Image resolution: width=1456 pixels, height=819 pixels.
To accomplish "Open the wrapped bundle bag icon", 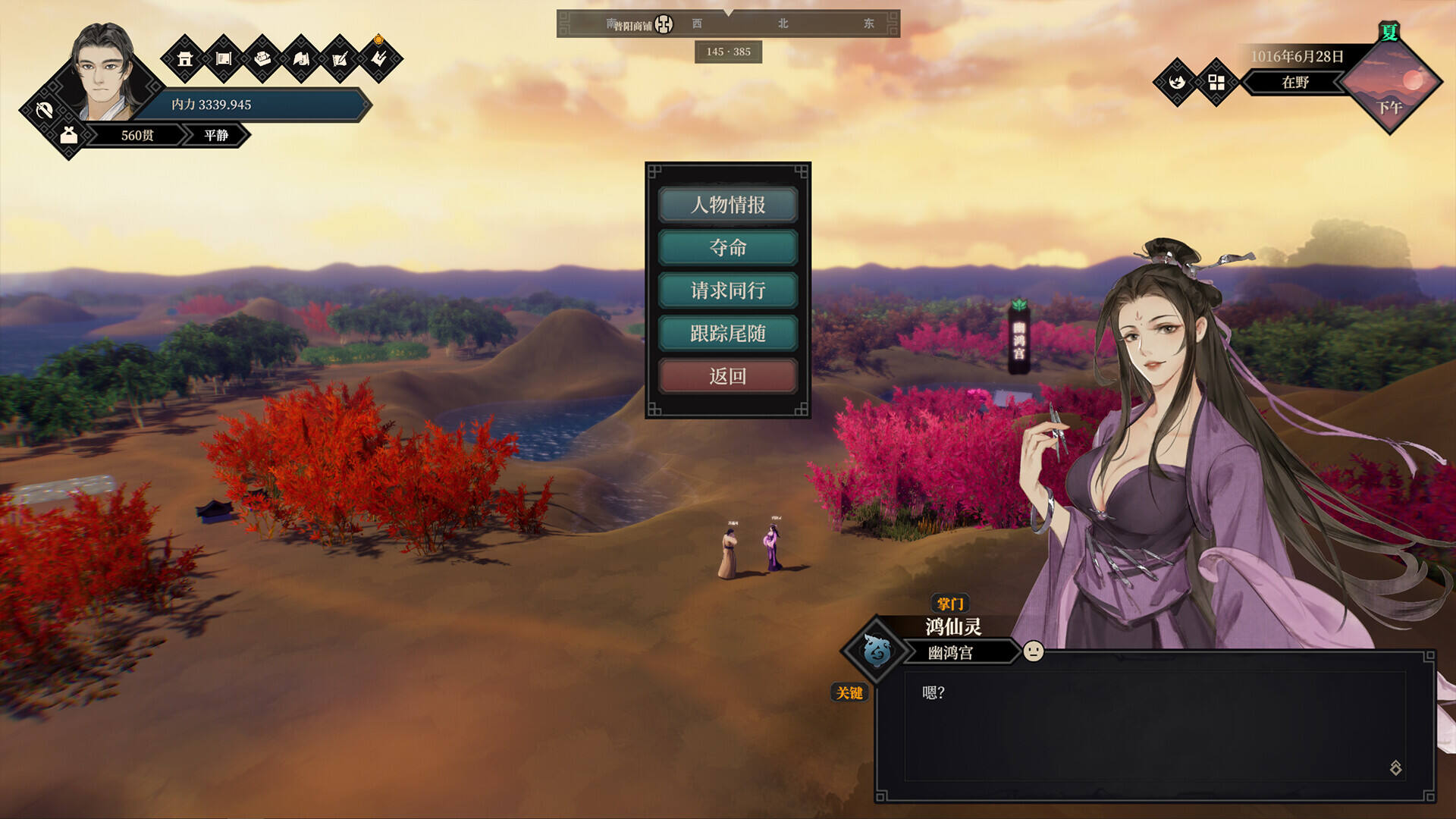I will coord(69,136).
